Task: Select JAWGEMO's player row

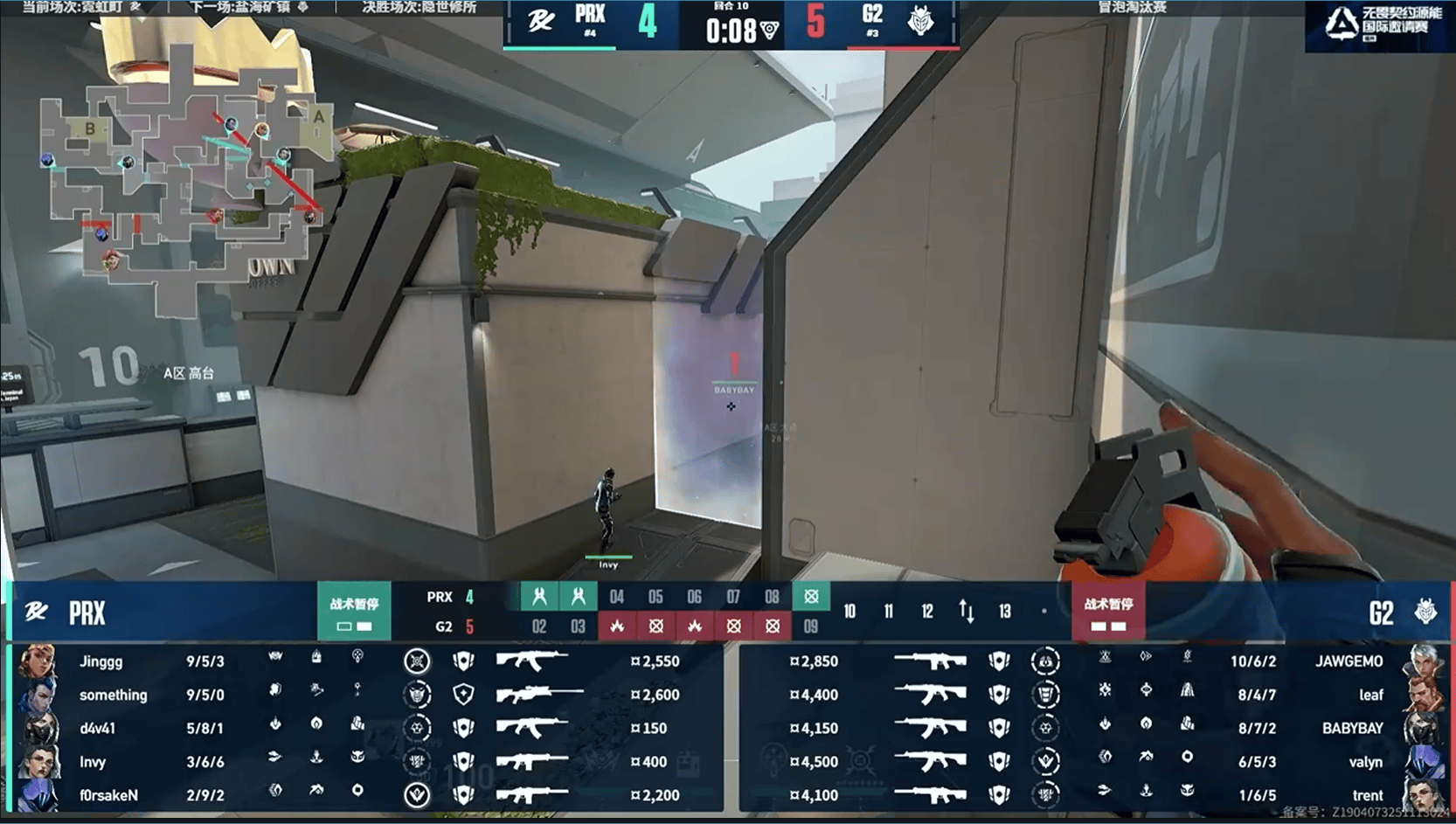Action: [x=1092, y=661]
